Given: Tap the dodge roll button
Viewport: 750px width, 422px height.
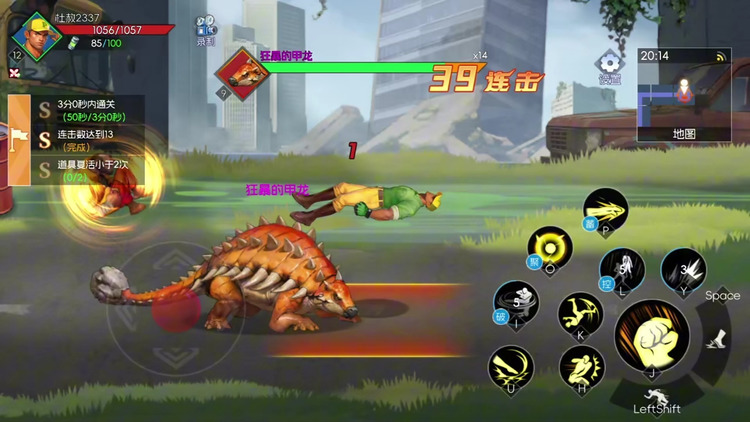Looking at the screenshot, I should tap(655, 396).
